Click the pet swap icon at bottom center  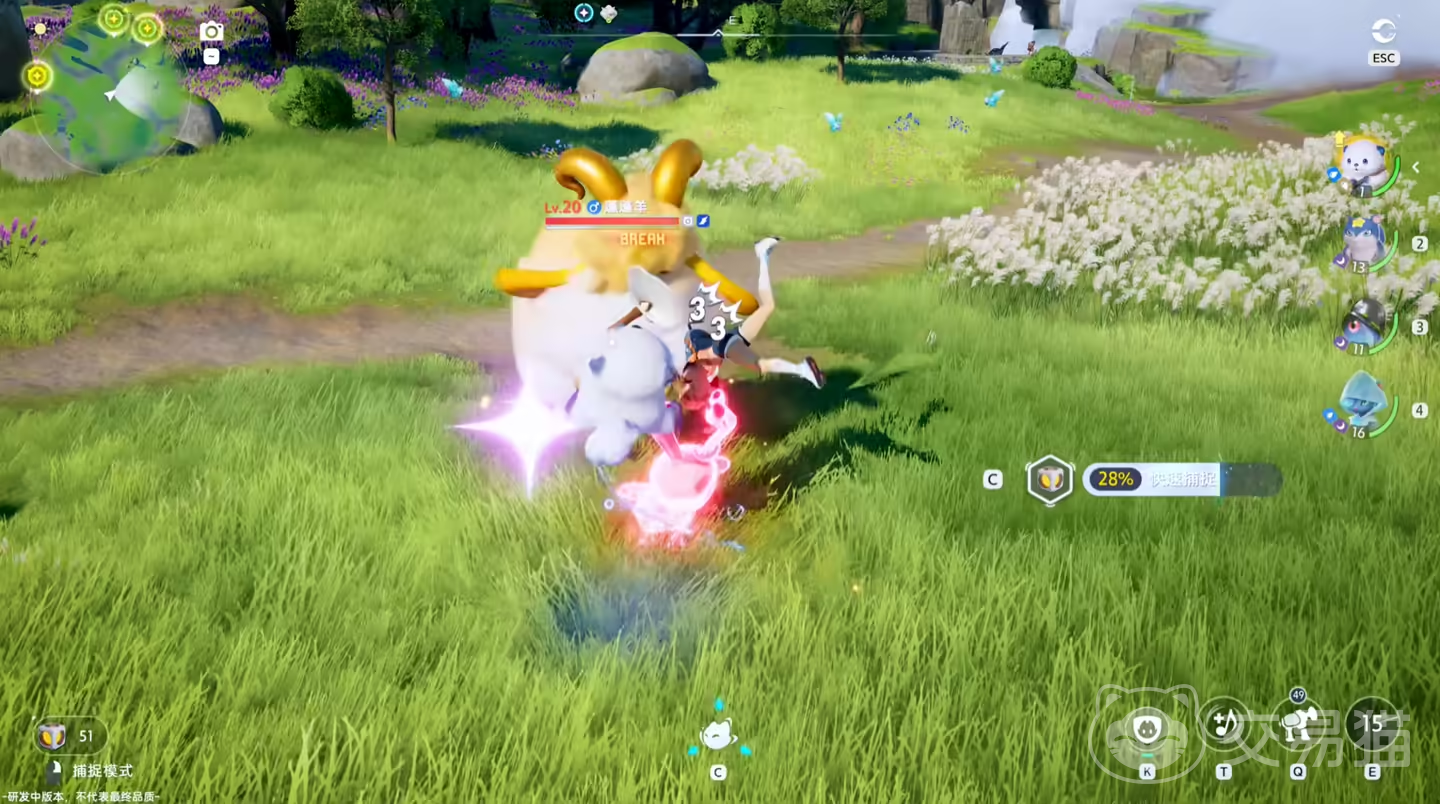tap(717, 735)
